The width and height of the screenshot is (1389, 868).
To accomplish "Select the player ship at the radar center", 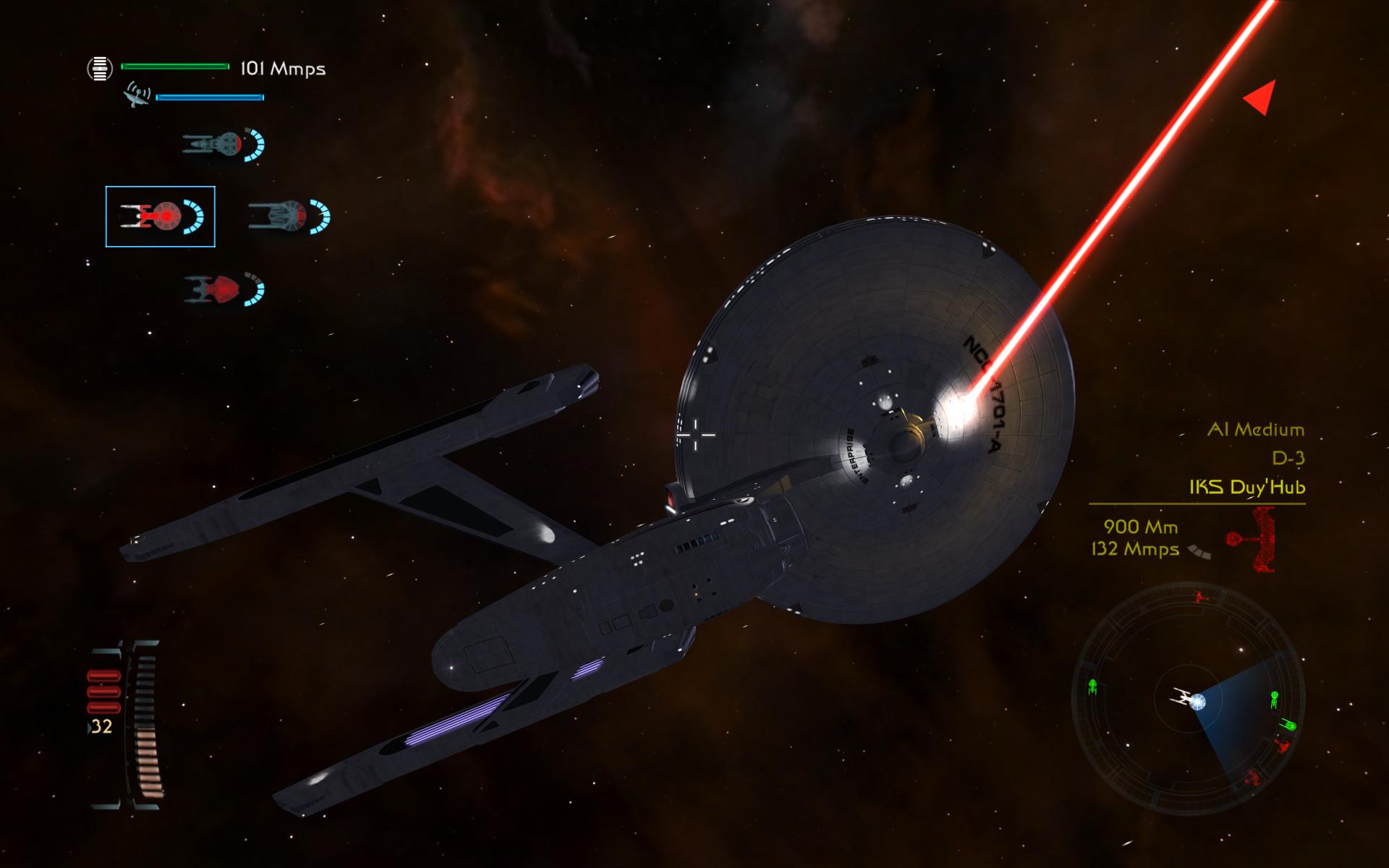I will (1186, 699).
